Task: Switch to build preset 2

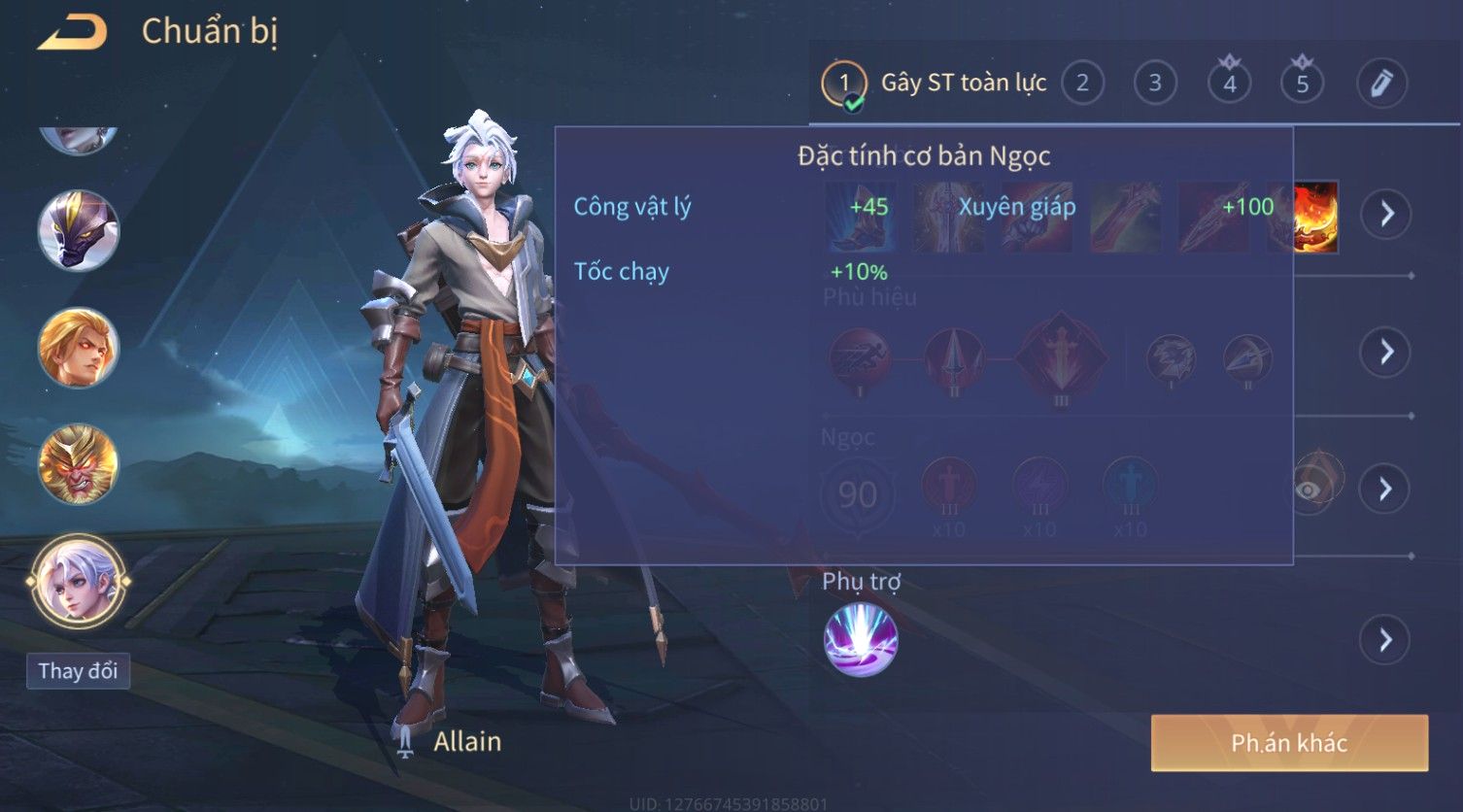Action: point(1082,84)
